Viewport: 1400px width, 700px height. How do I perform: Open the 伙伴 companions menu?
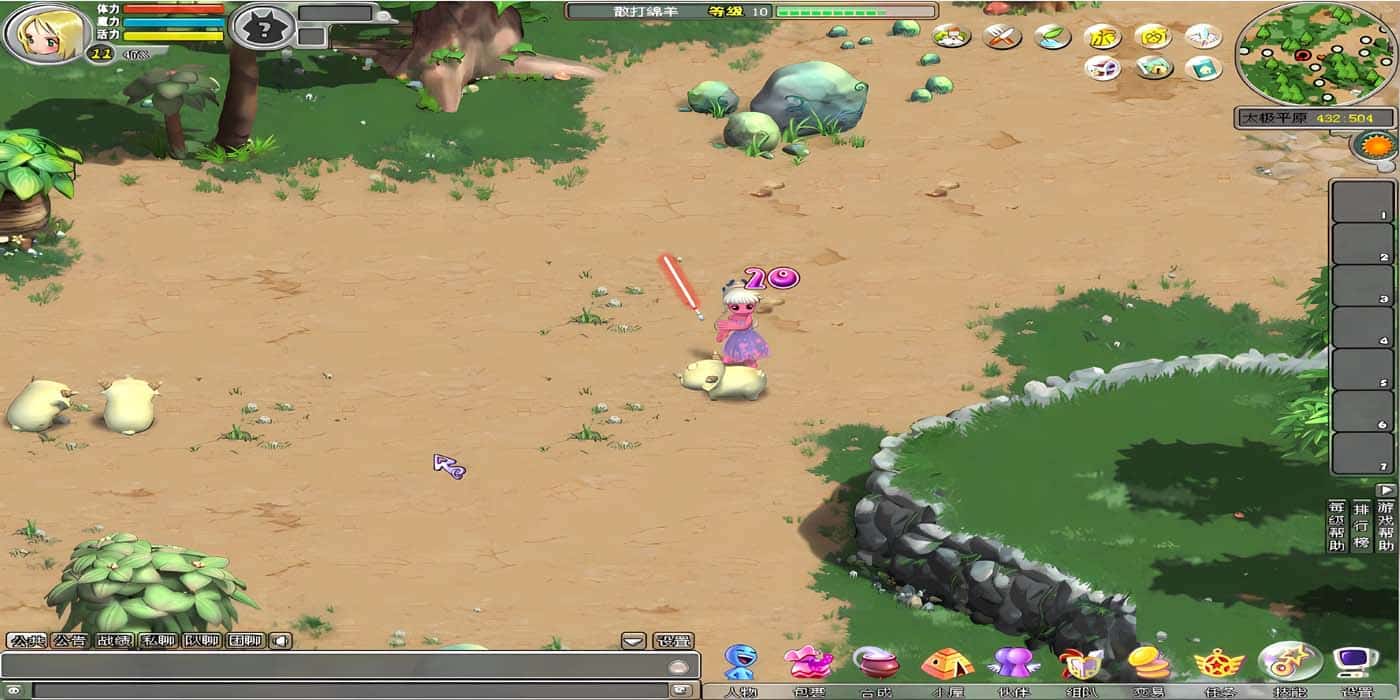[1014, 663]
